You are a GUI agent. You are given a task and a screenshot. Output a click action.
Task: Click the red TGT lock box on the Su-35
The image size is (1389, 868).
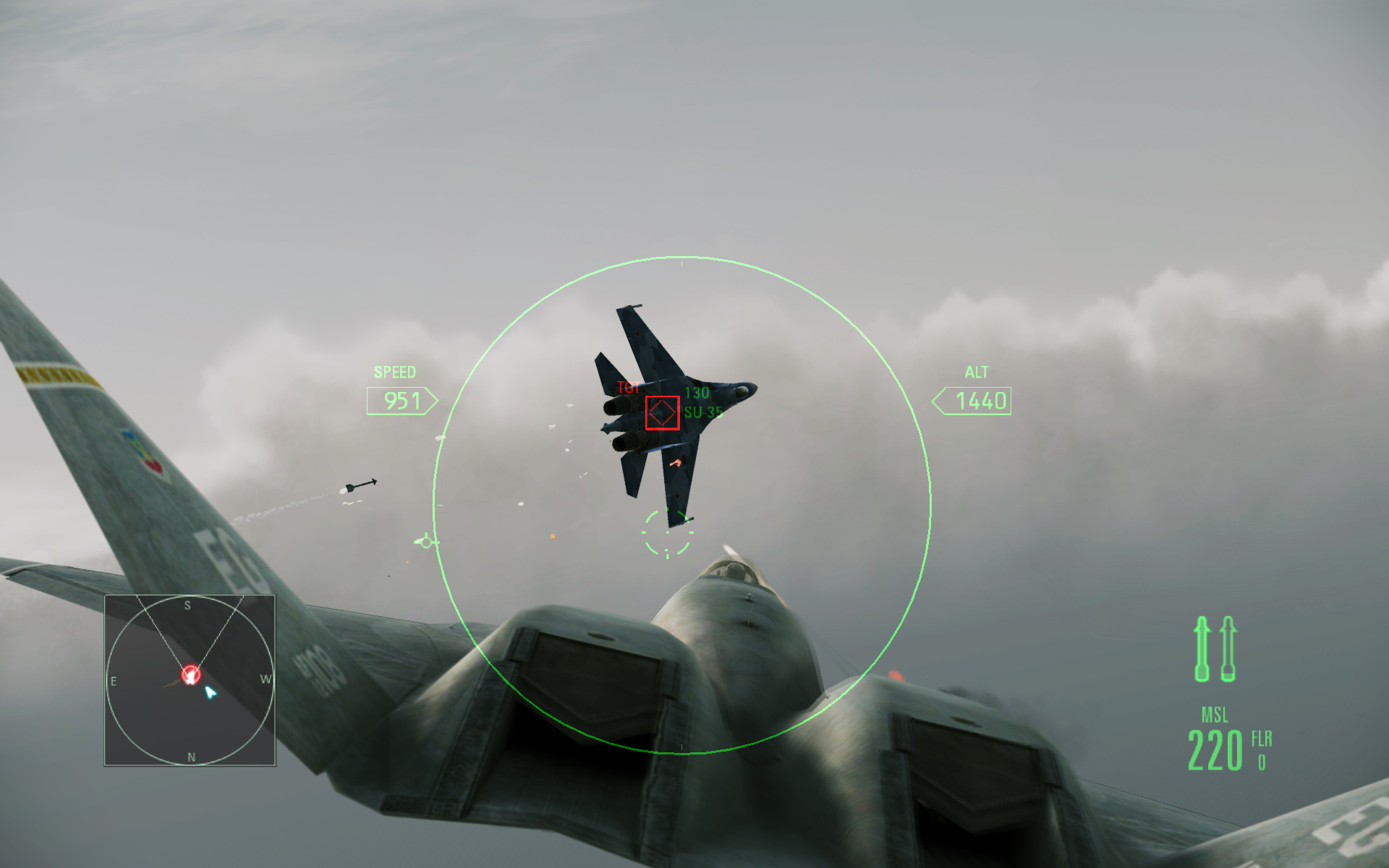[x=660, y=413]
